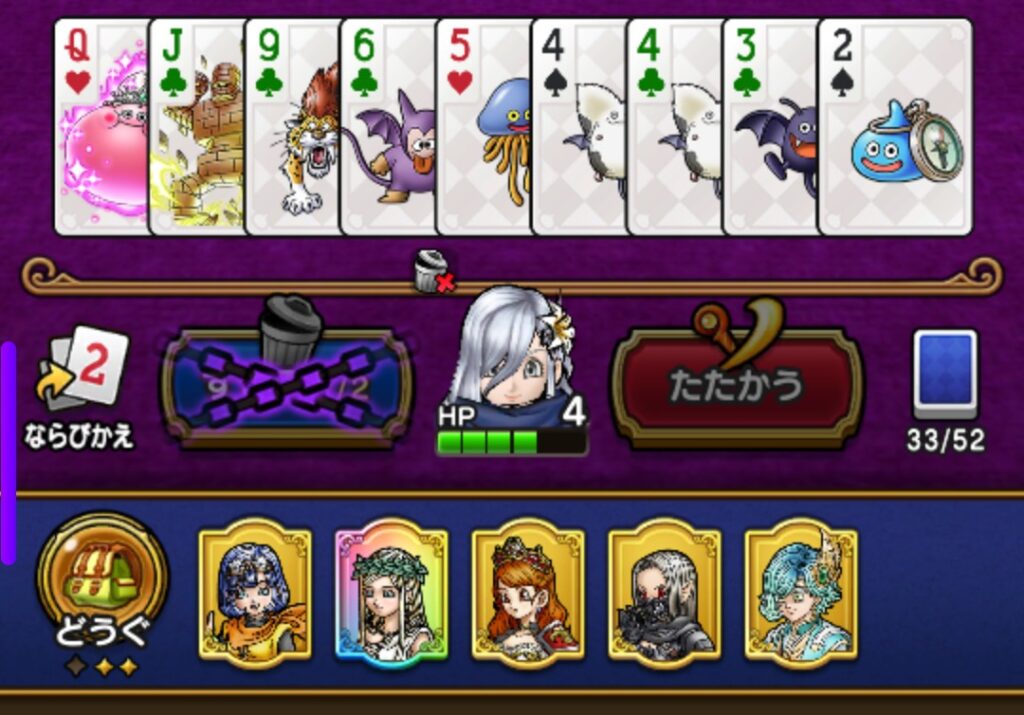The height and width of the screenshot is (715, 1024).
Task: Click the chained discard button
Action: [x=287, y=385]
